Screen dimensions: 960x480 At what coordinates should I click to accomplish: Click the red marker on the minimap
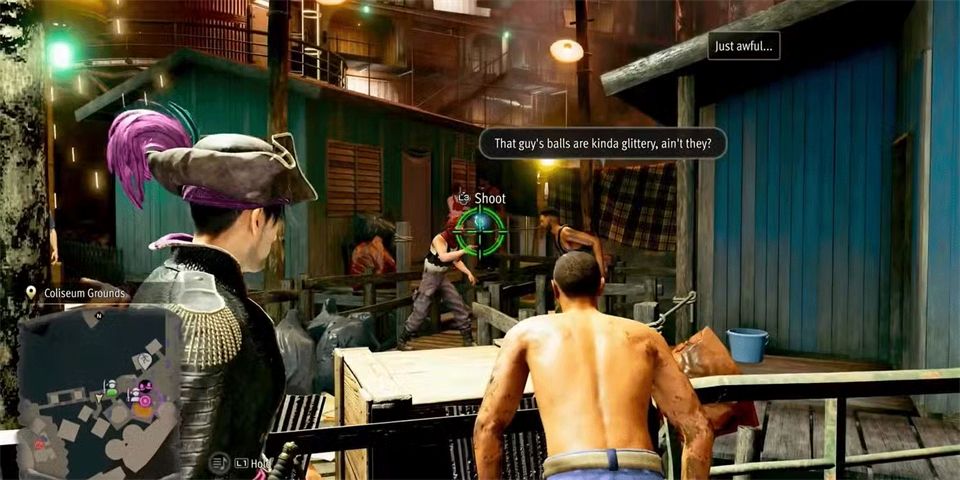tap(39, 444)
